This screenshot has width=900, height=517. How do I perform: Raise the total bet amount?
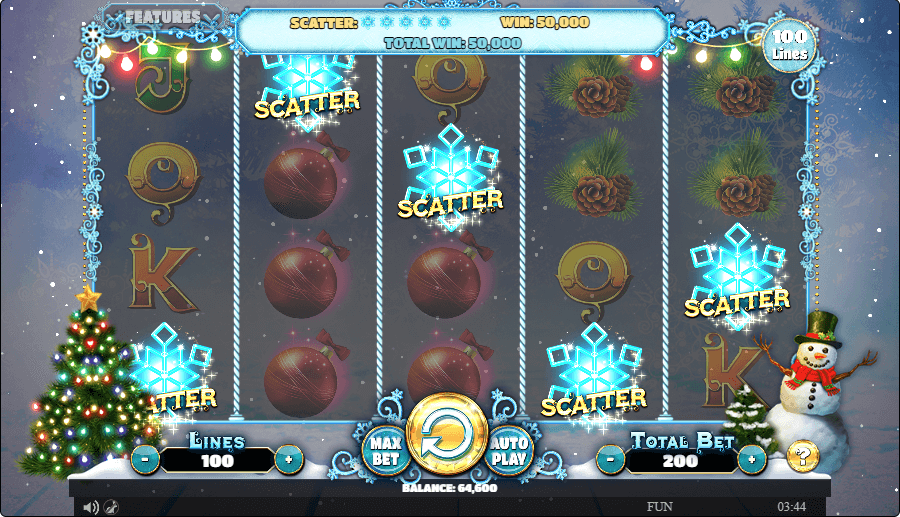[752, 460]
